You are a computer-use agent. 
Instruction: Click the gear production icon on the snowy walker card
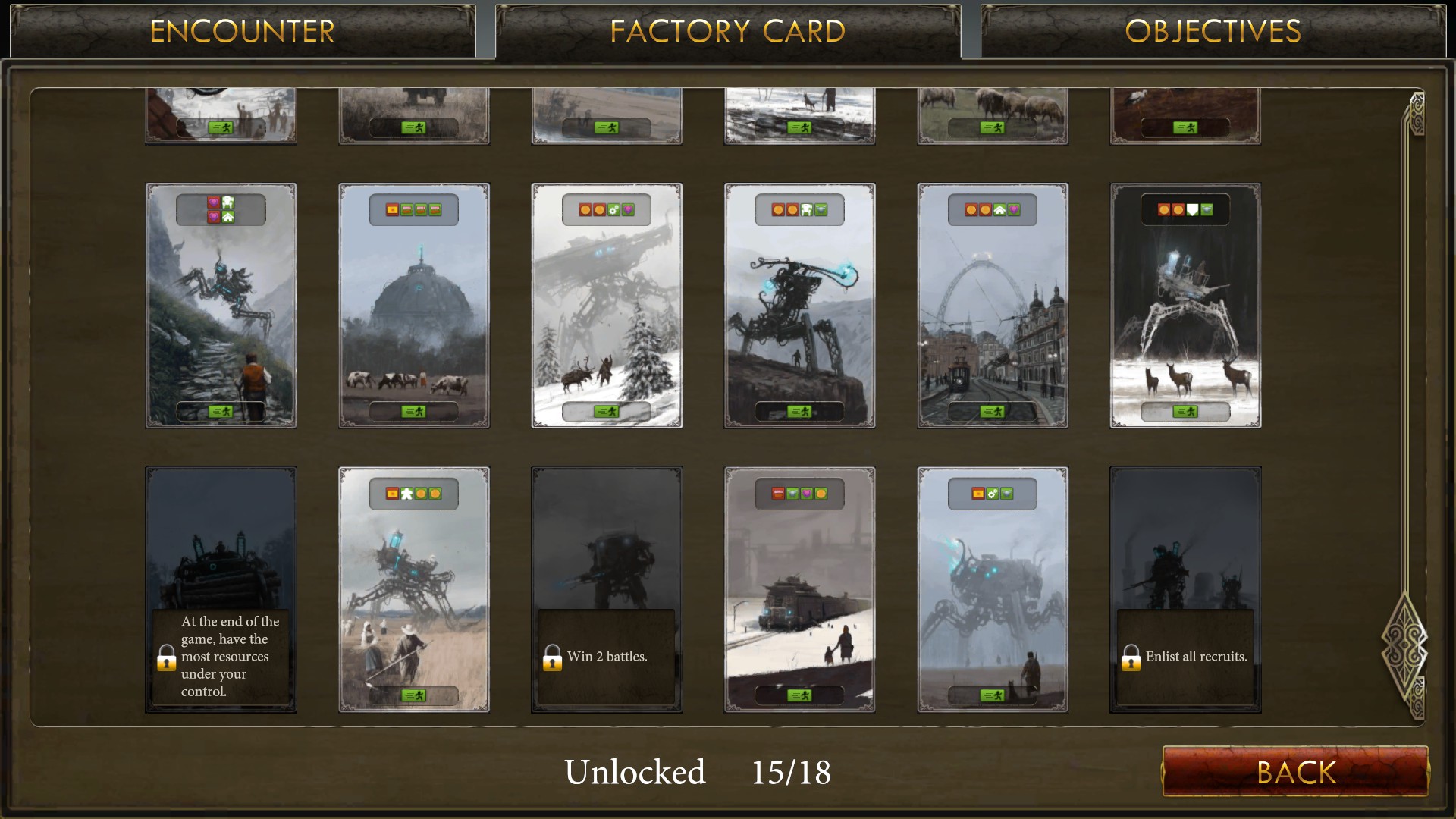point(614,210)
